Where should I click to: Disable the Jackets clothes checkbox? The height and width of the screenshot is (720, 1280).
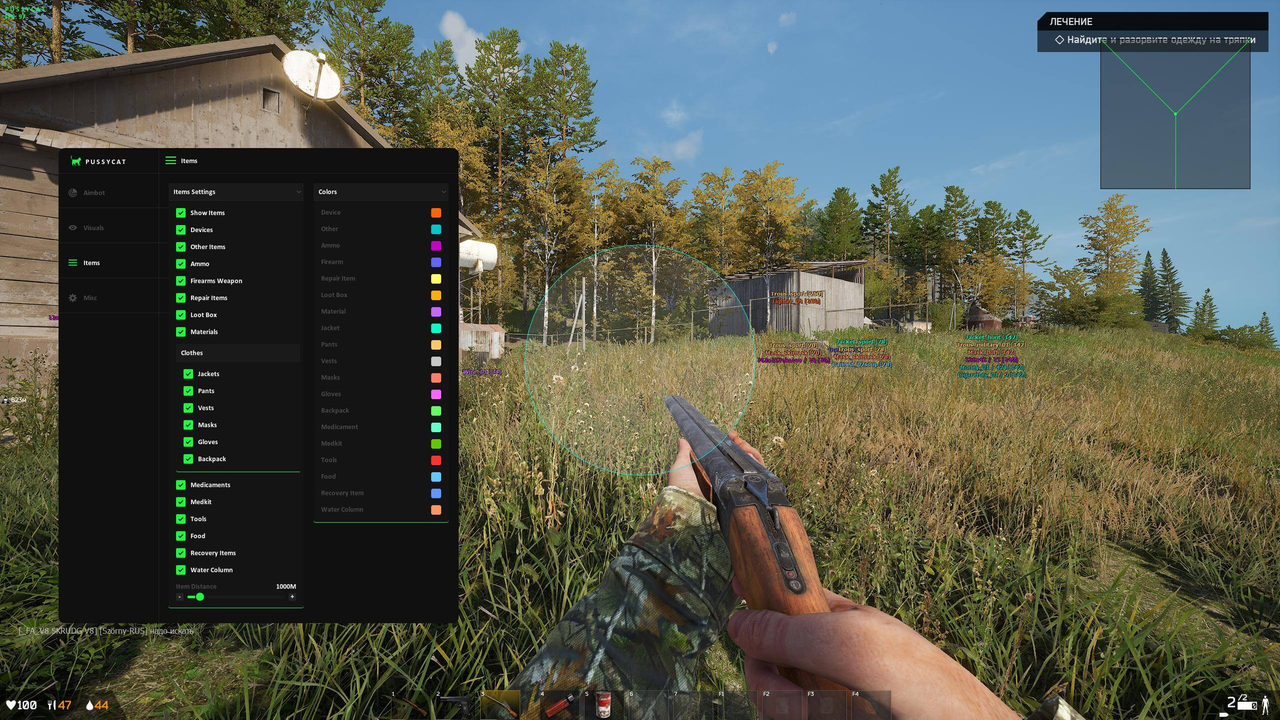click(x=188, y=374)
